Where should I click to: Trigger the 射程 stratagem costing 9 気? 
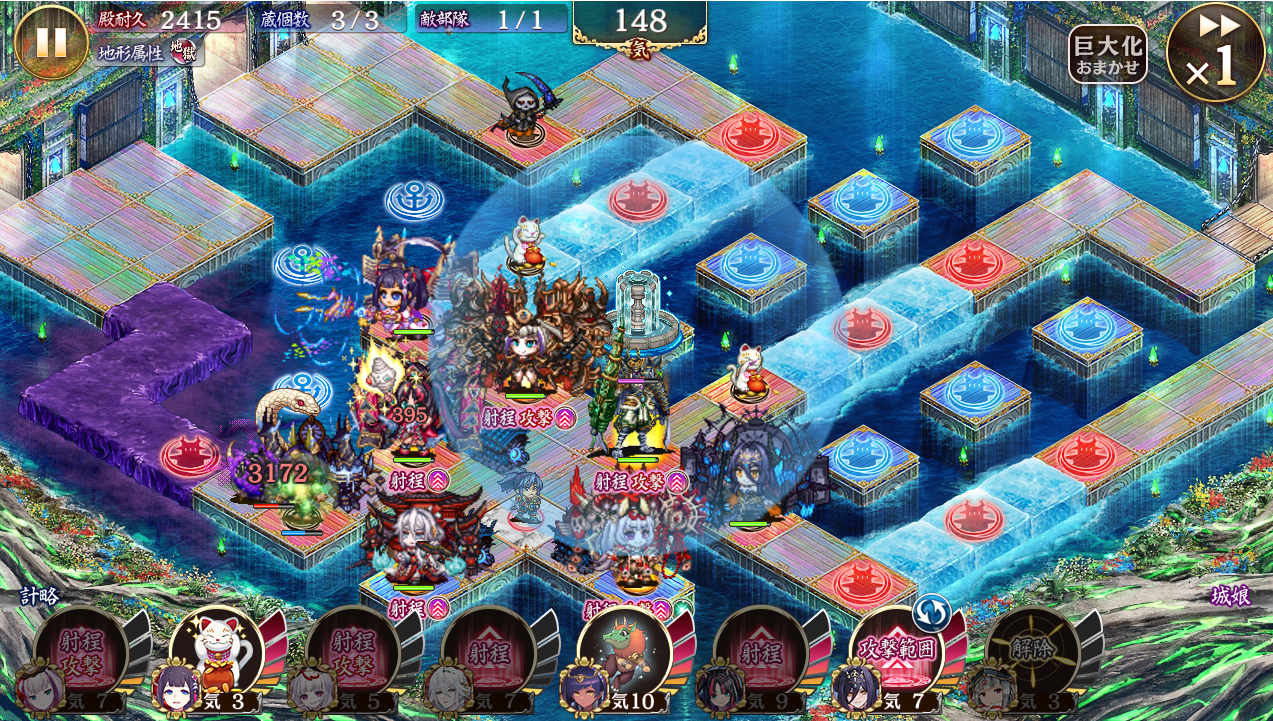point(760,652)
